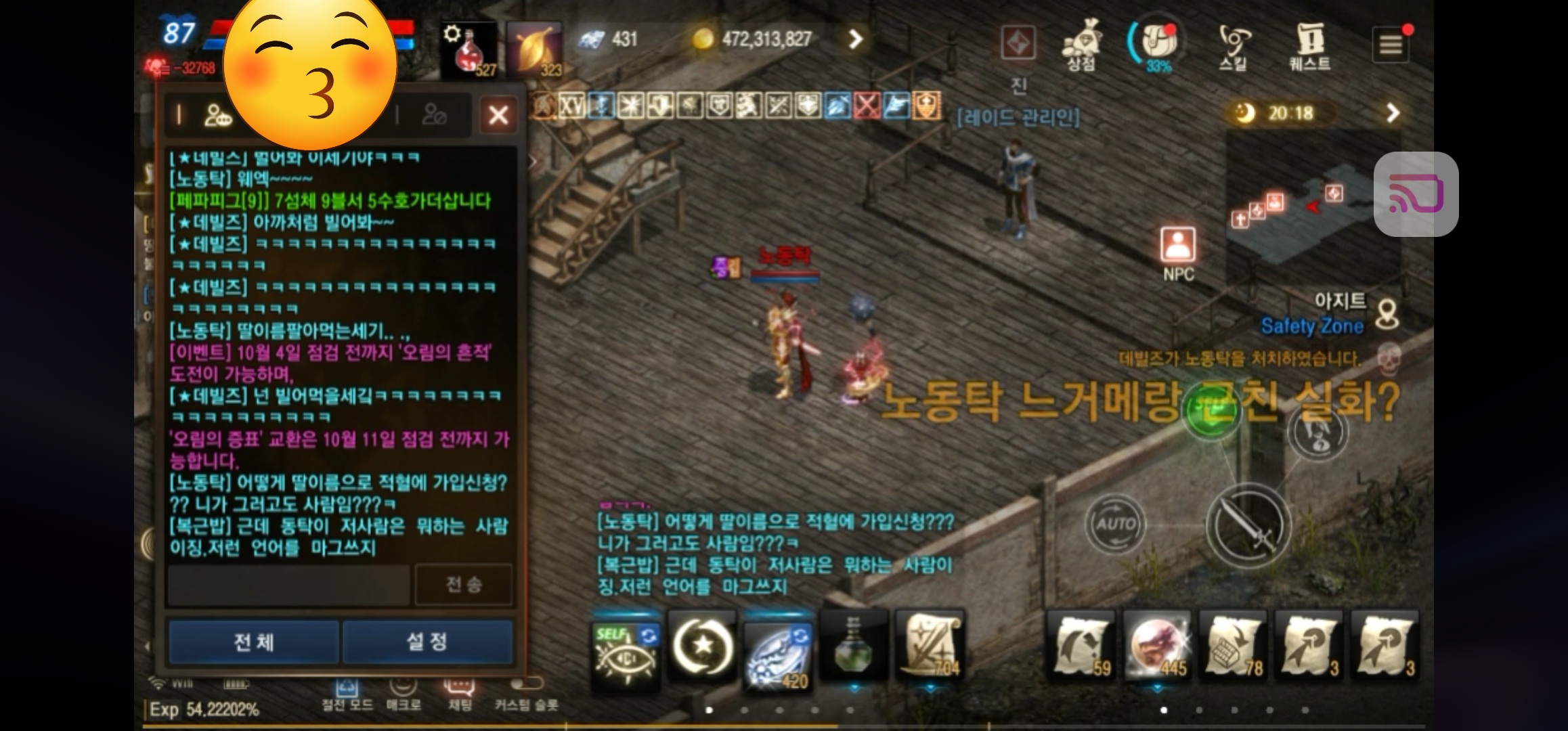Open the hamburger main menu
This screenshot has width=1568, height=731.
point(1391,42)
